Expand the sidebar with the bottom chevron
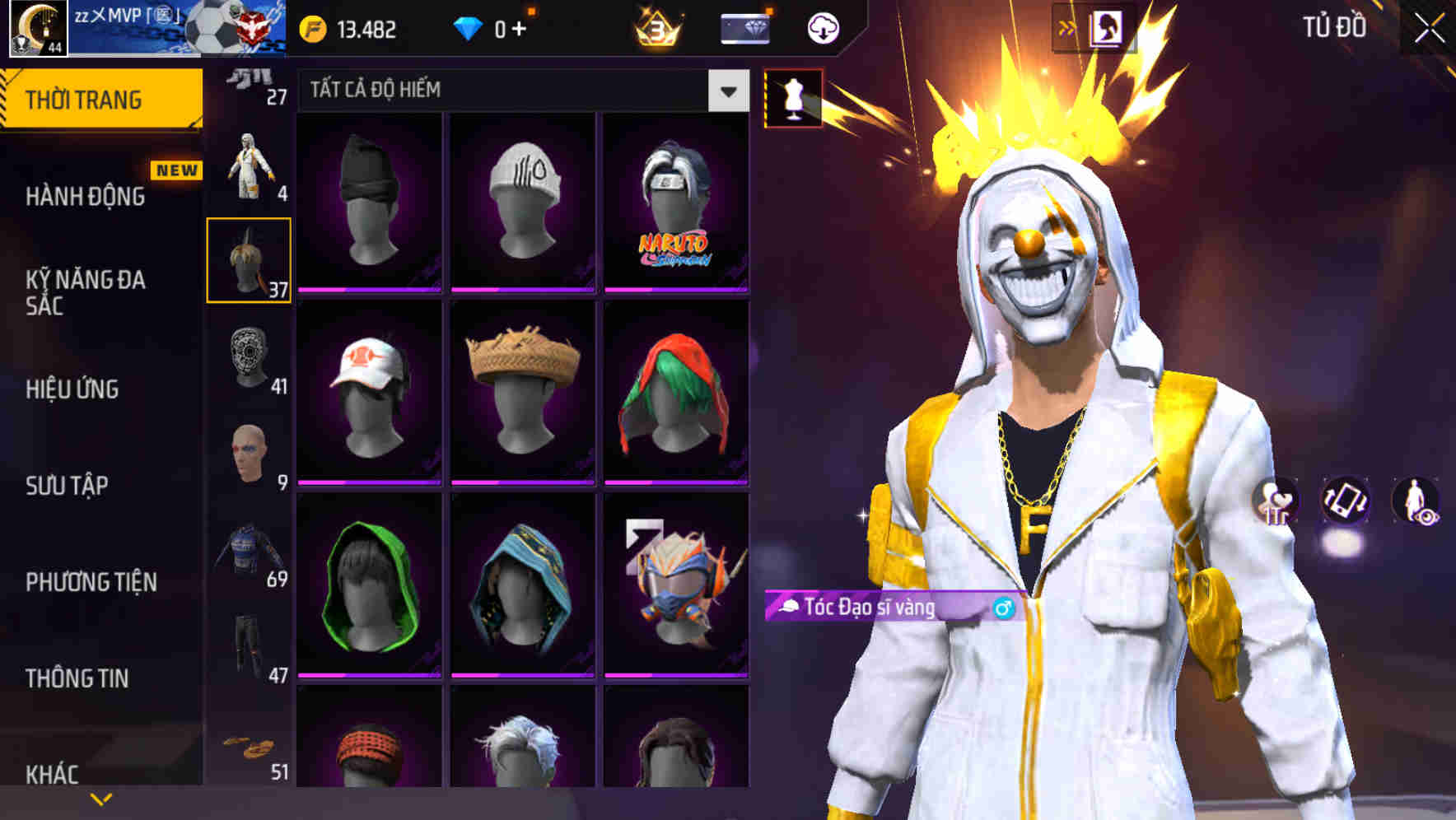 click(x=100, y=798)
